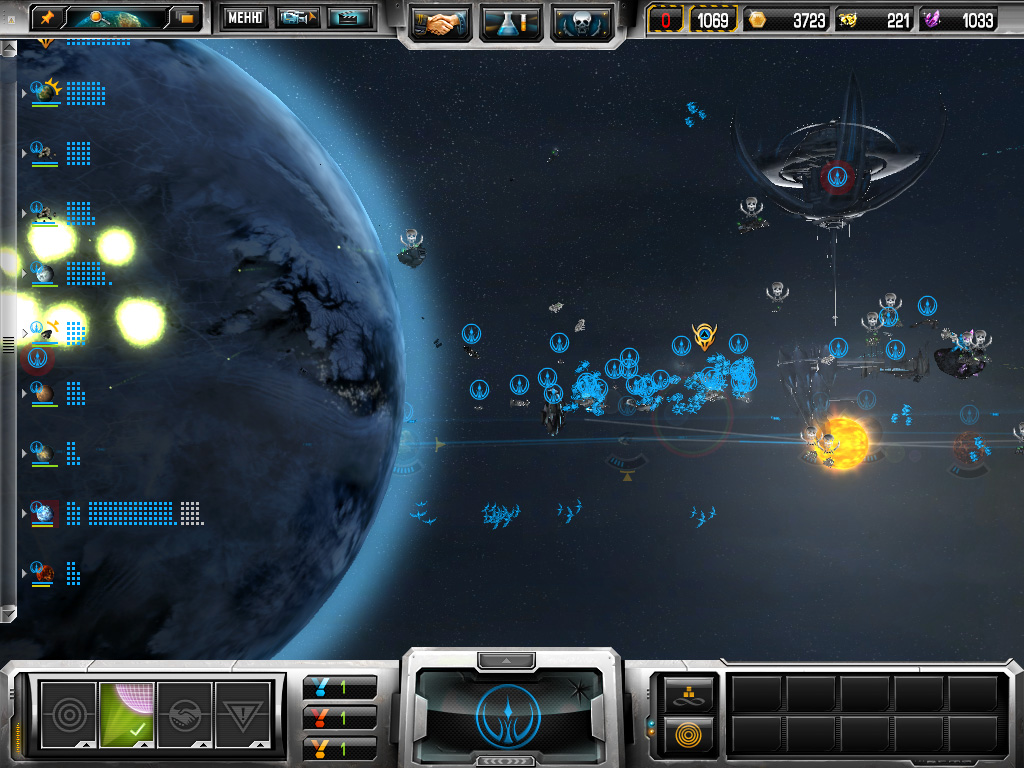
Task: Expand the center info panel arrow
Action: click(507, 661)
